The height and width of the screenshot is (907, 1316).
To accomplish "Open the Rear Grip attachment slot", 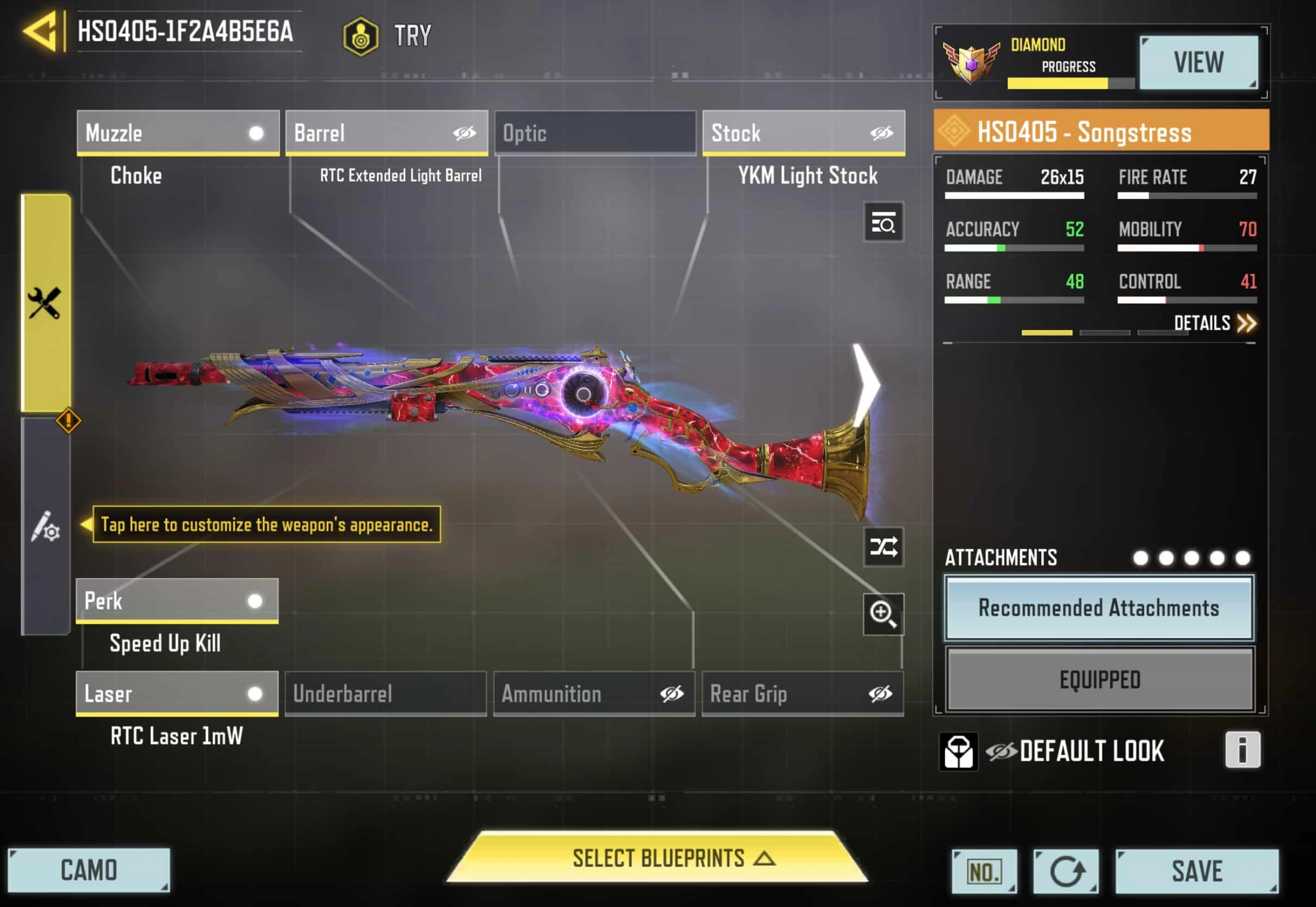I will coord(802,693).
